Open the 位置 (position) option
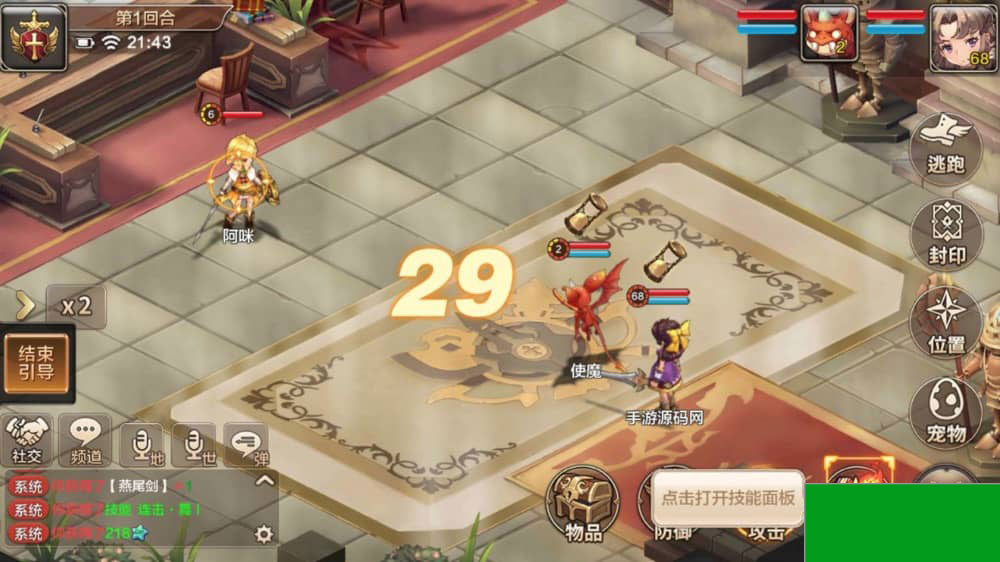The height and width of the screenshot is (562, 1000). 946,322
